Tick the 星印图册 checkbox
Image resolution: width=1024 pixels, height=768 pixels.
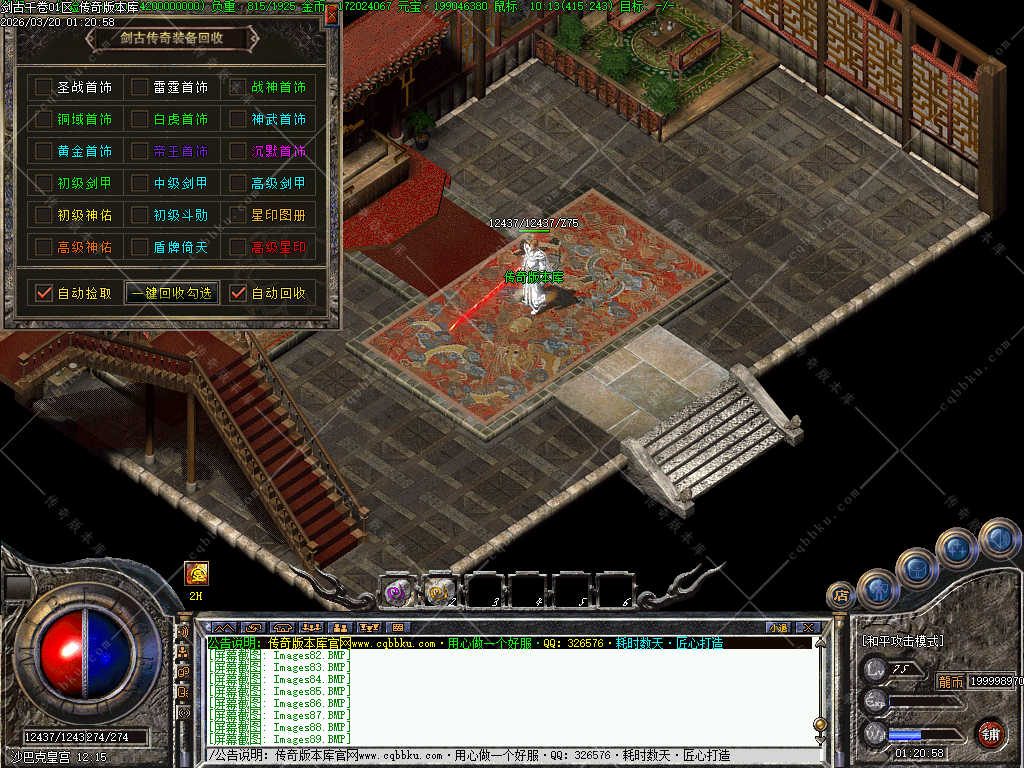237,215
